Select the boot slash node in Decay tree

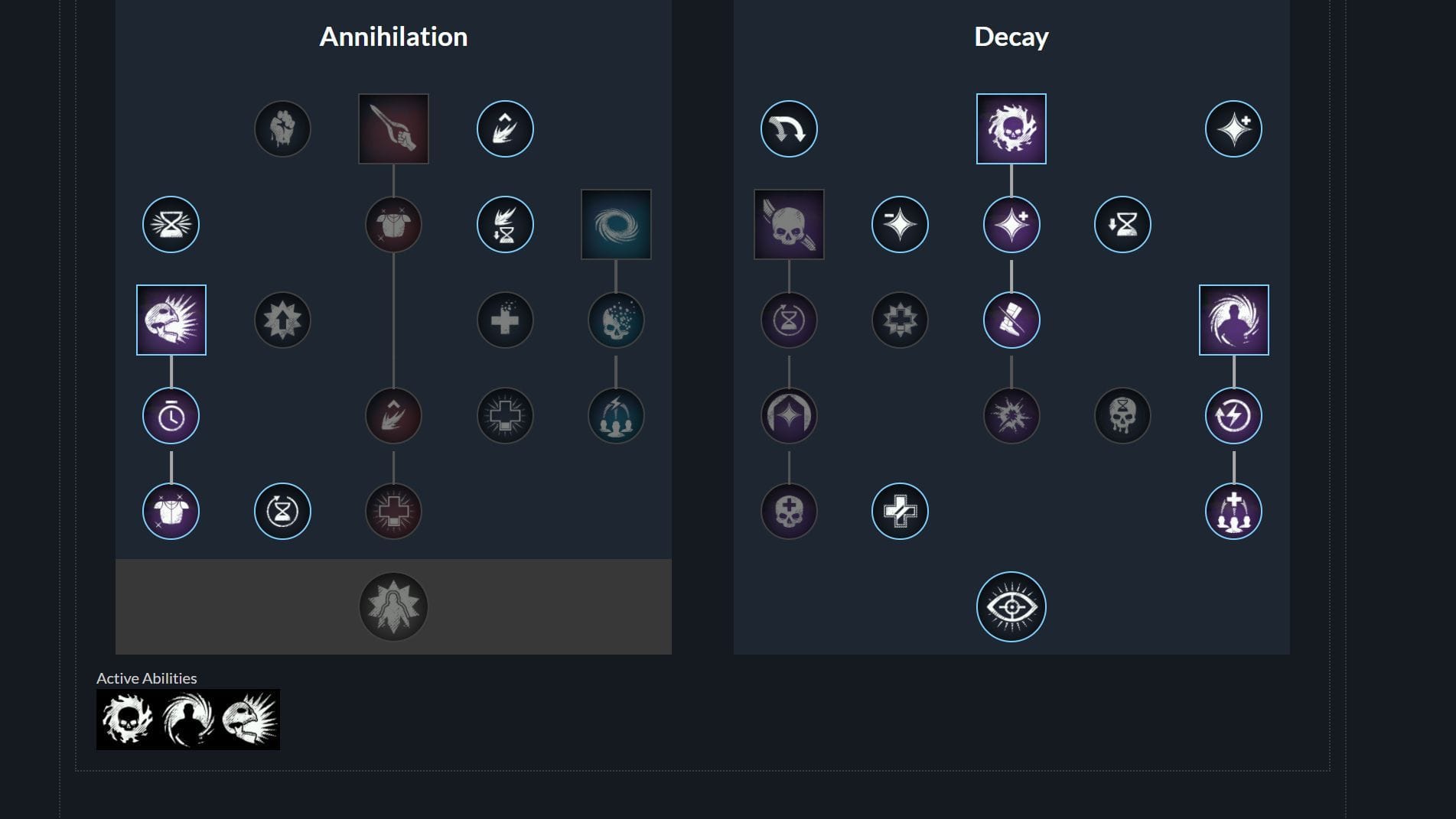[1011, 320]
